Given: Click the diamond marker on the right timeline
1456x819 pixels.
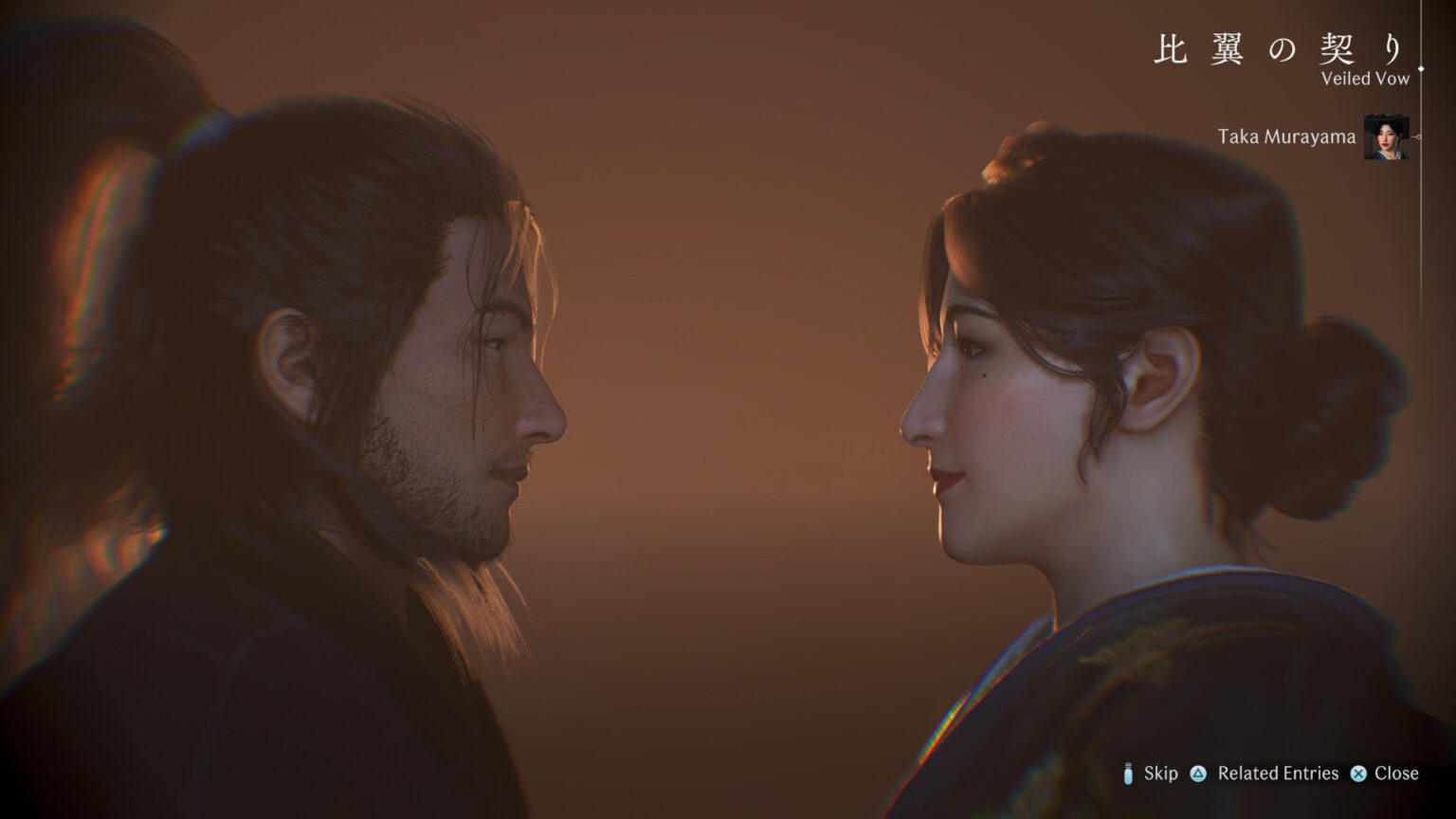Looking at the screenshot, I should tap(1421, 68).
